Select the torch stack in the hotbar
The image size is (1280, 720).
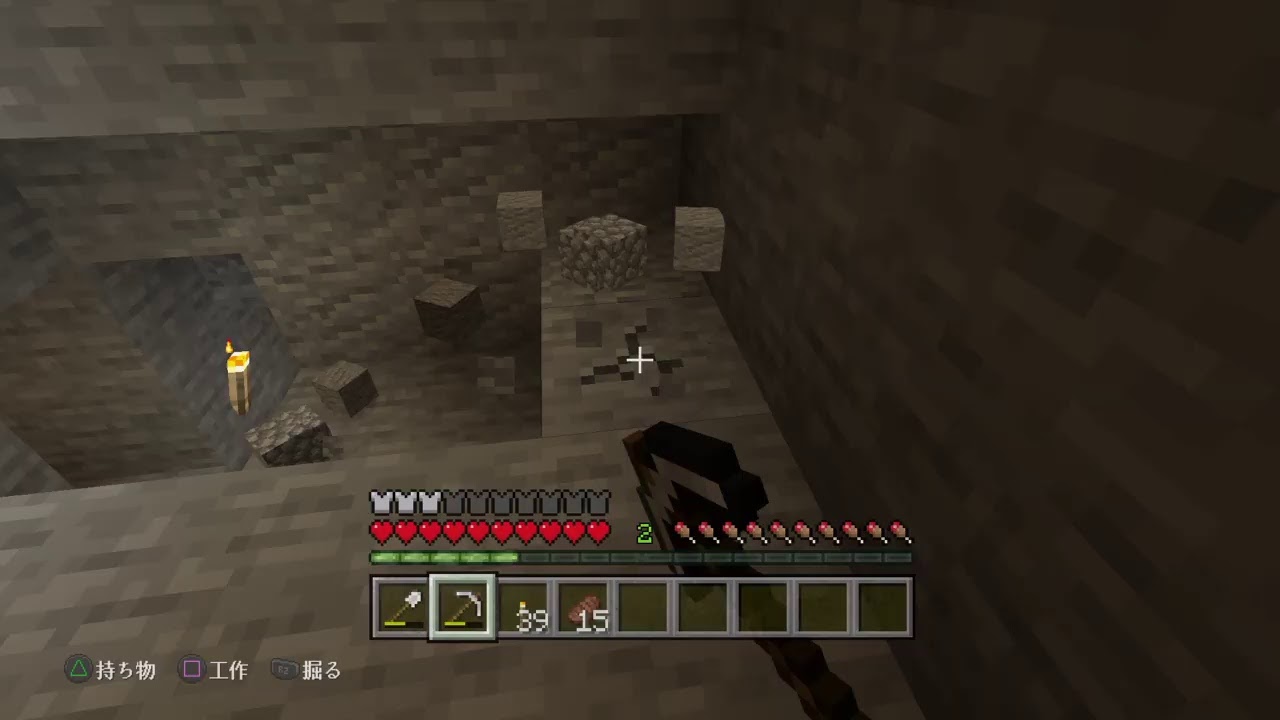click(x=525, y=608)
